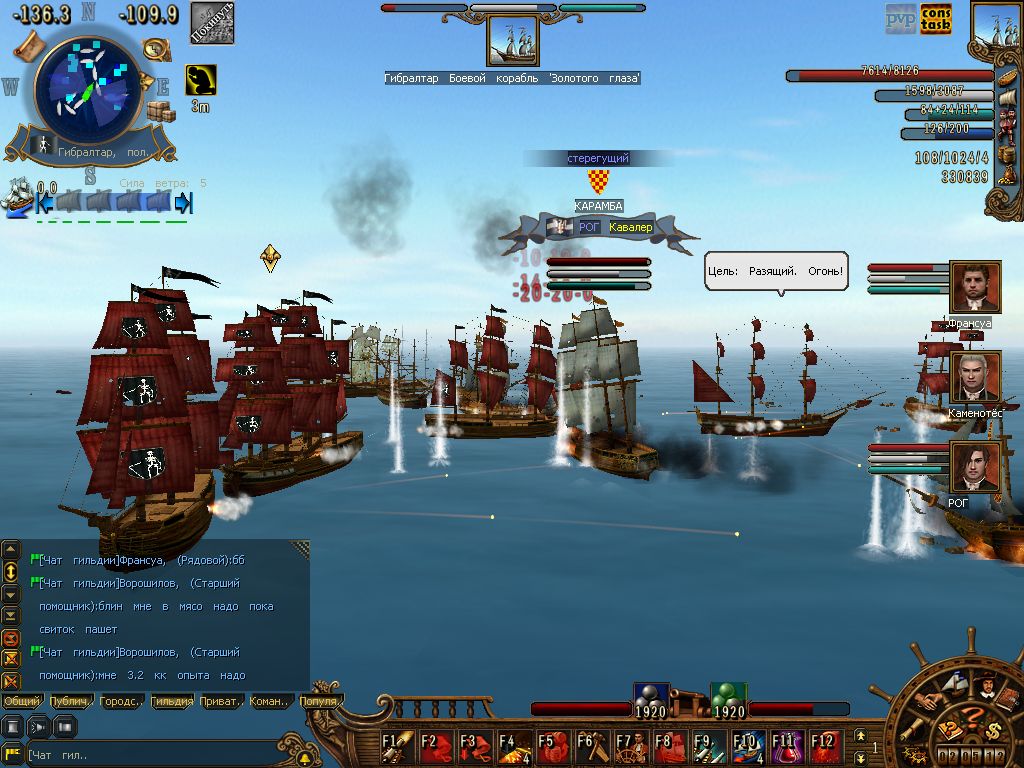Select the black cannonball ammo icon

click(650, 696)
